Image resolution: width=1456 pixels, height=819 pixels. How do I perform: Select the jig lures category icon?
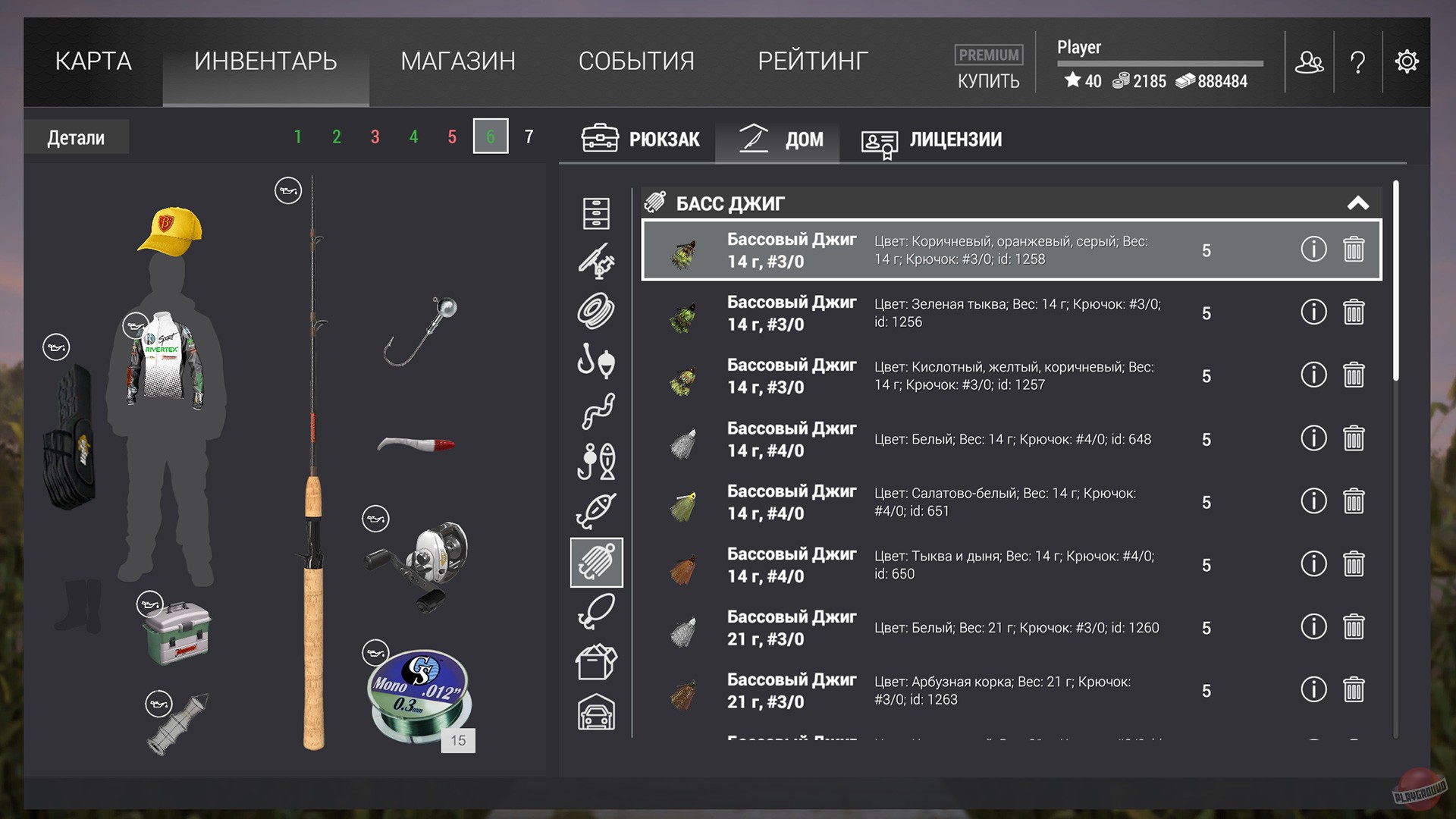[597, 562]
